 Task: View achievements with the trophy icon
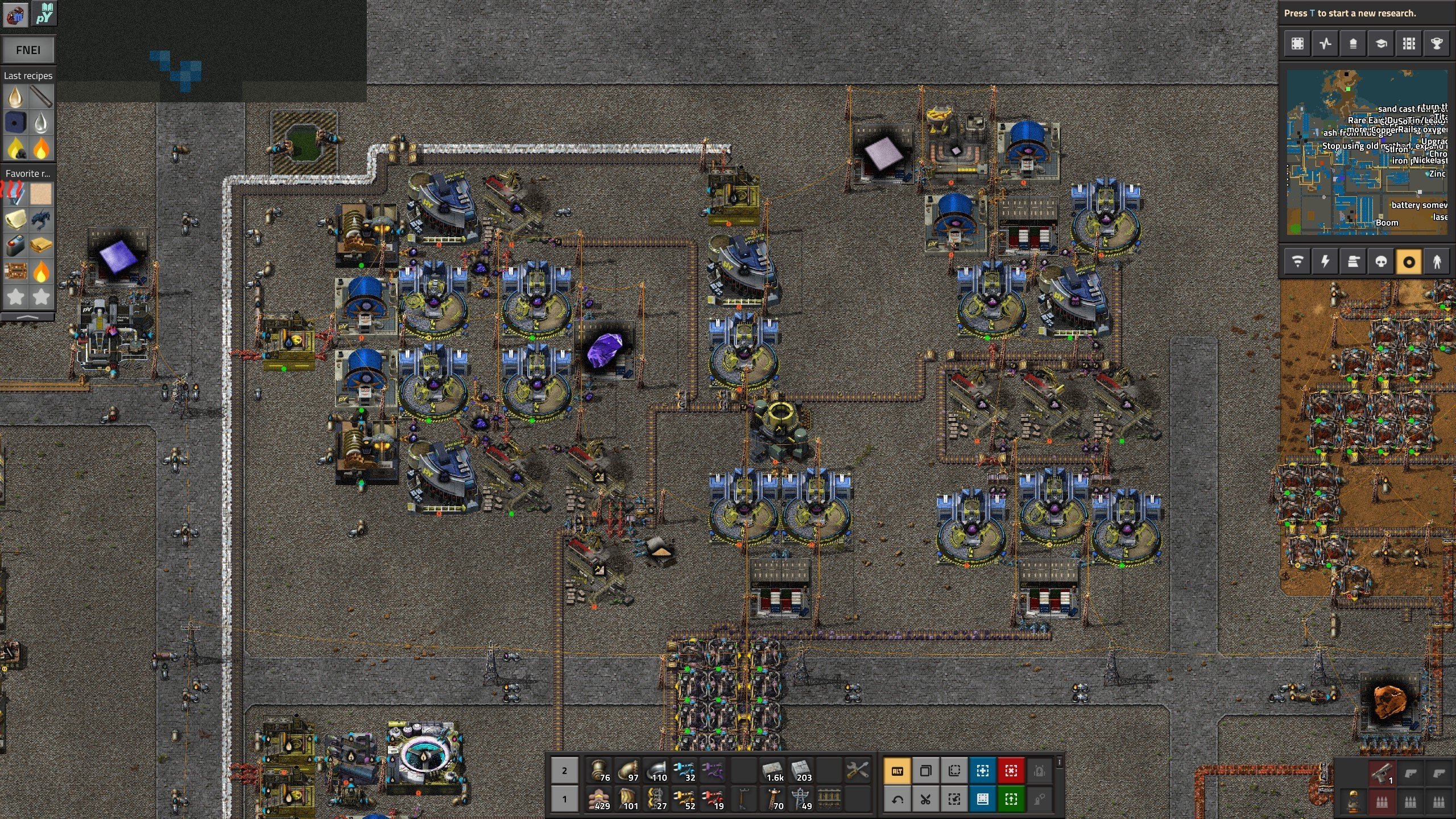tap(1437, 43)
